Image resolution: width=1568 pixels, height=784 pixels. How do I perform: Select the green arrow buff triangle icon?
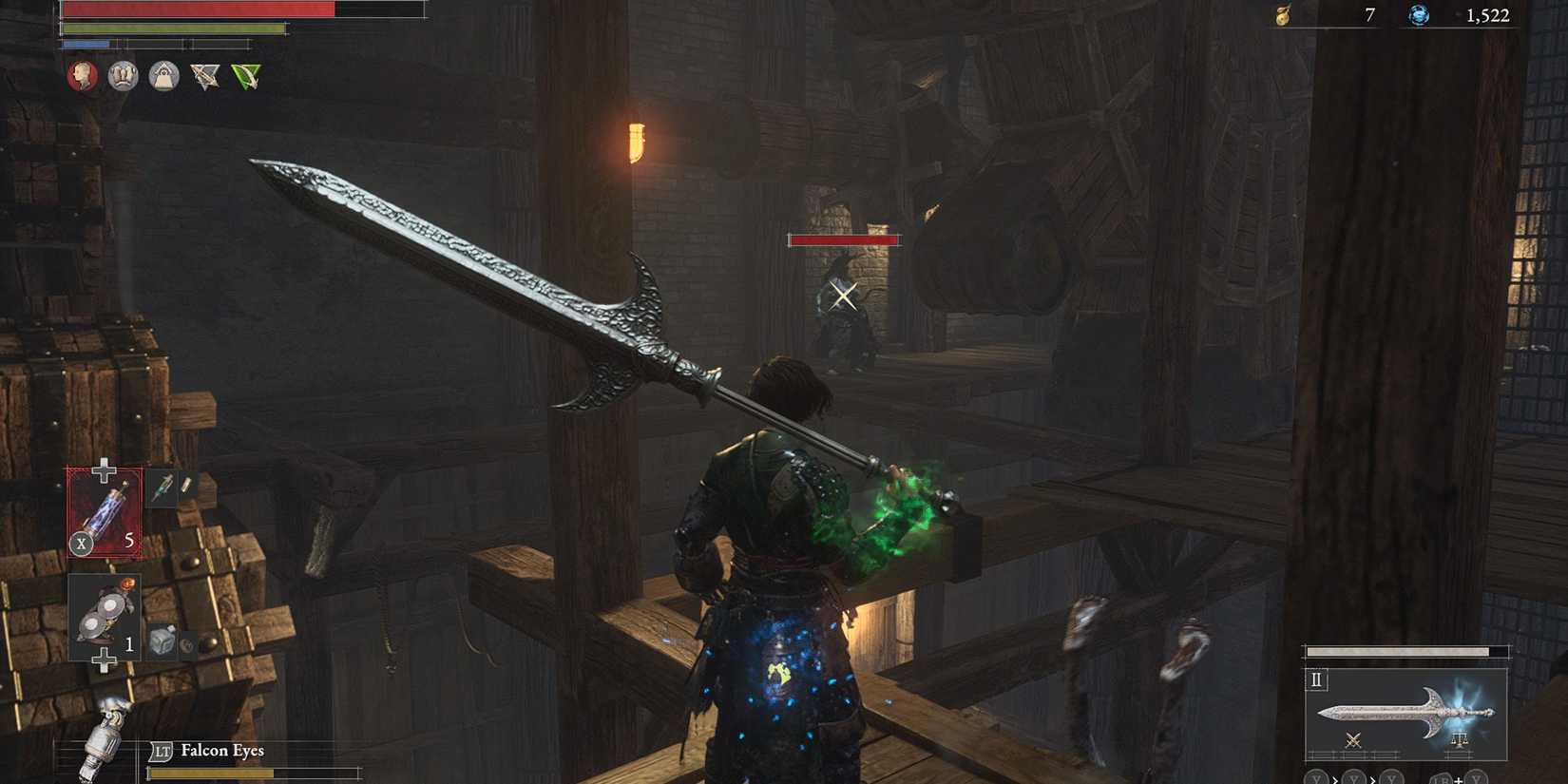245,76
